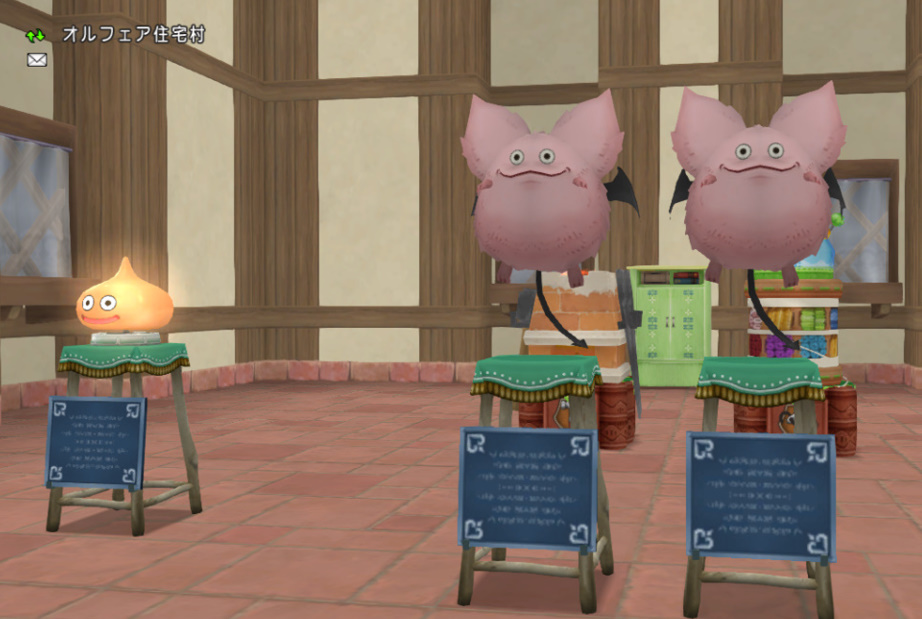922x619 pixels.
Task: Open the mail envelope icon
Action: [x=37, y=60]
